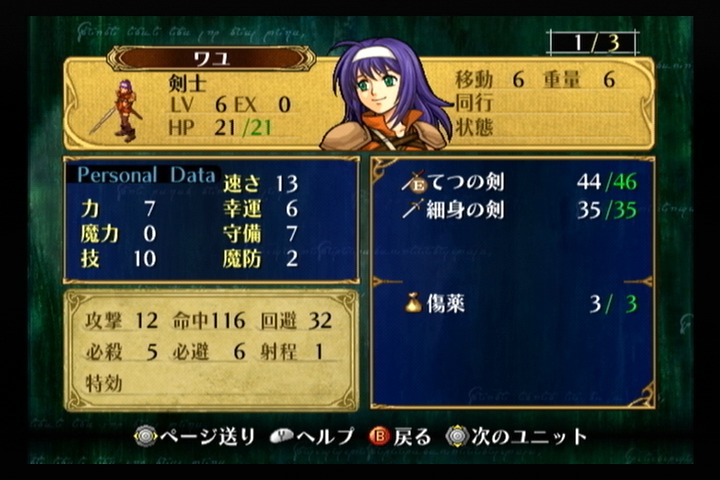Click the 1/3 page indicator

tap(592, 44)
